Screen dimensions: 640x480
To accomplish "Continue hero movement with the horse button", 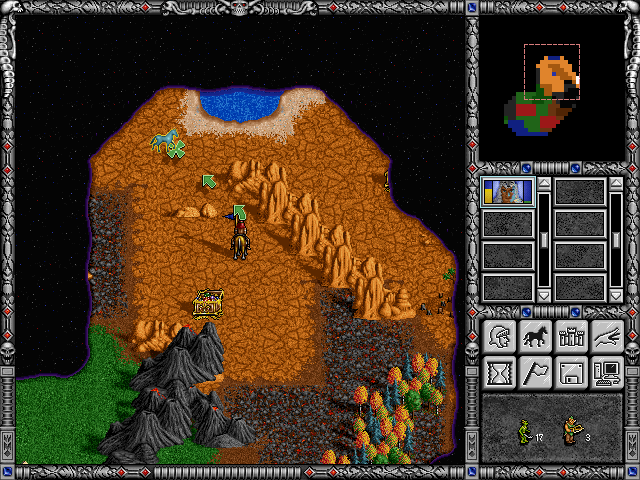I will click(x=534, y=337).
